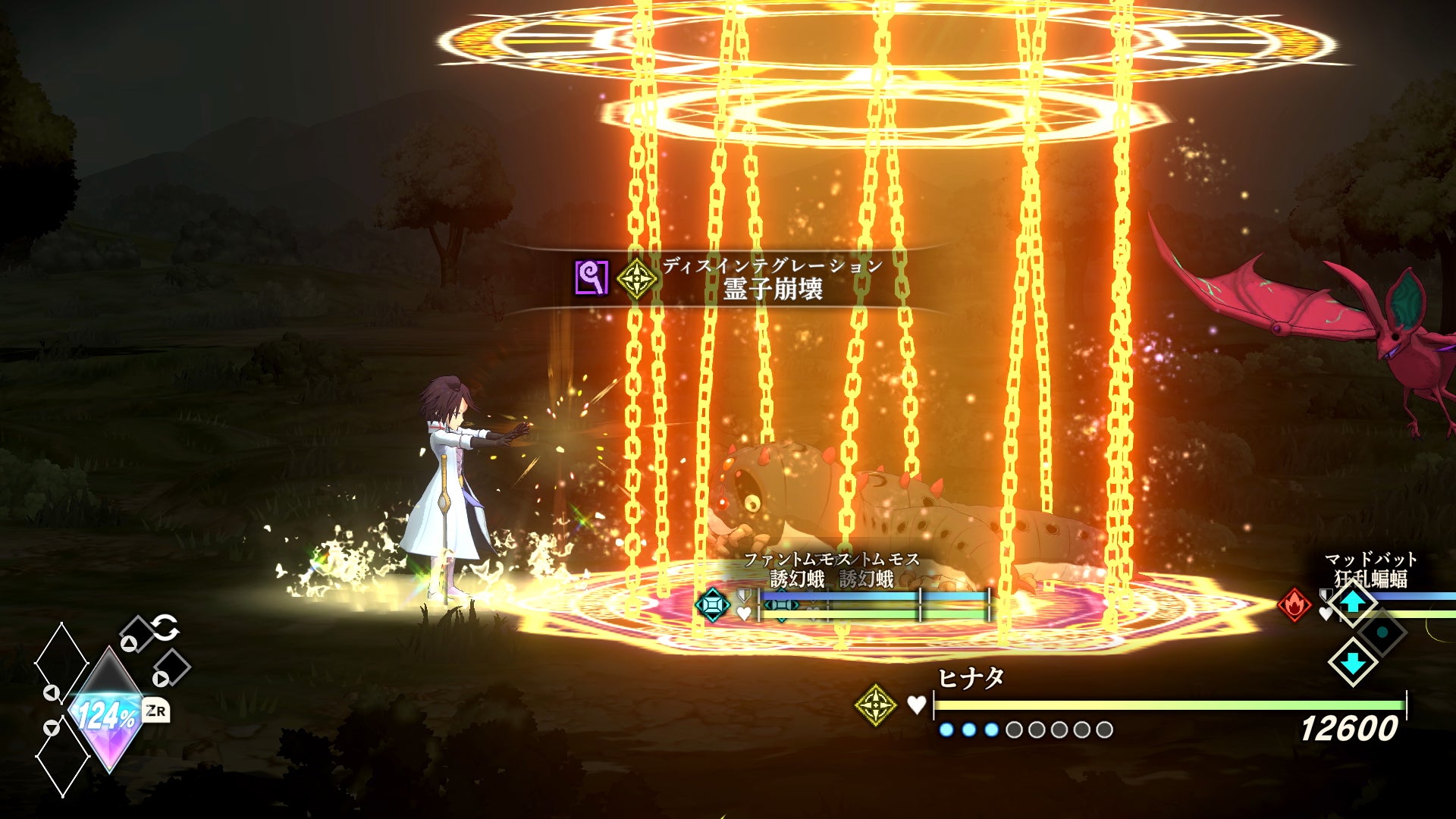Click the red fire element icon for 狂乱蝙蝠
This screenshot has height=819, width=1456.
1294,605
